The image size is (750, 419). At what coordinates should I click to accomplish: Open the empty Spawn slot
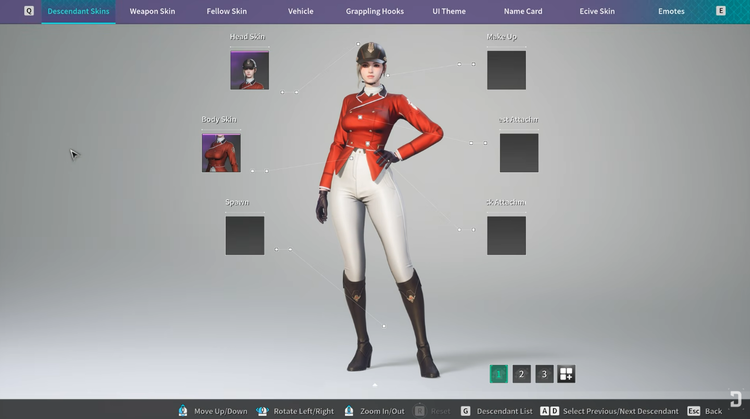245,235
